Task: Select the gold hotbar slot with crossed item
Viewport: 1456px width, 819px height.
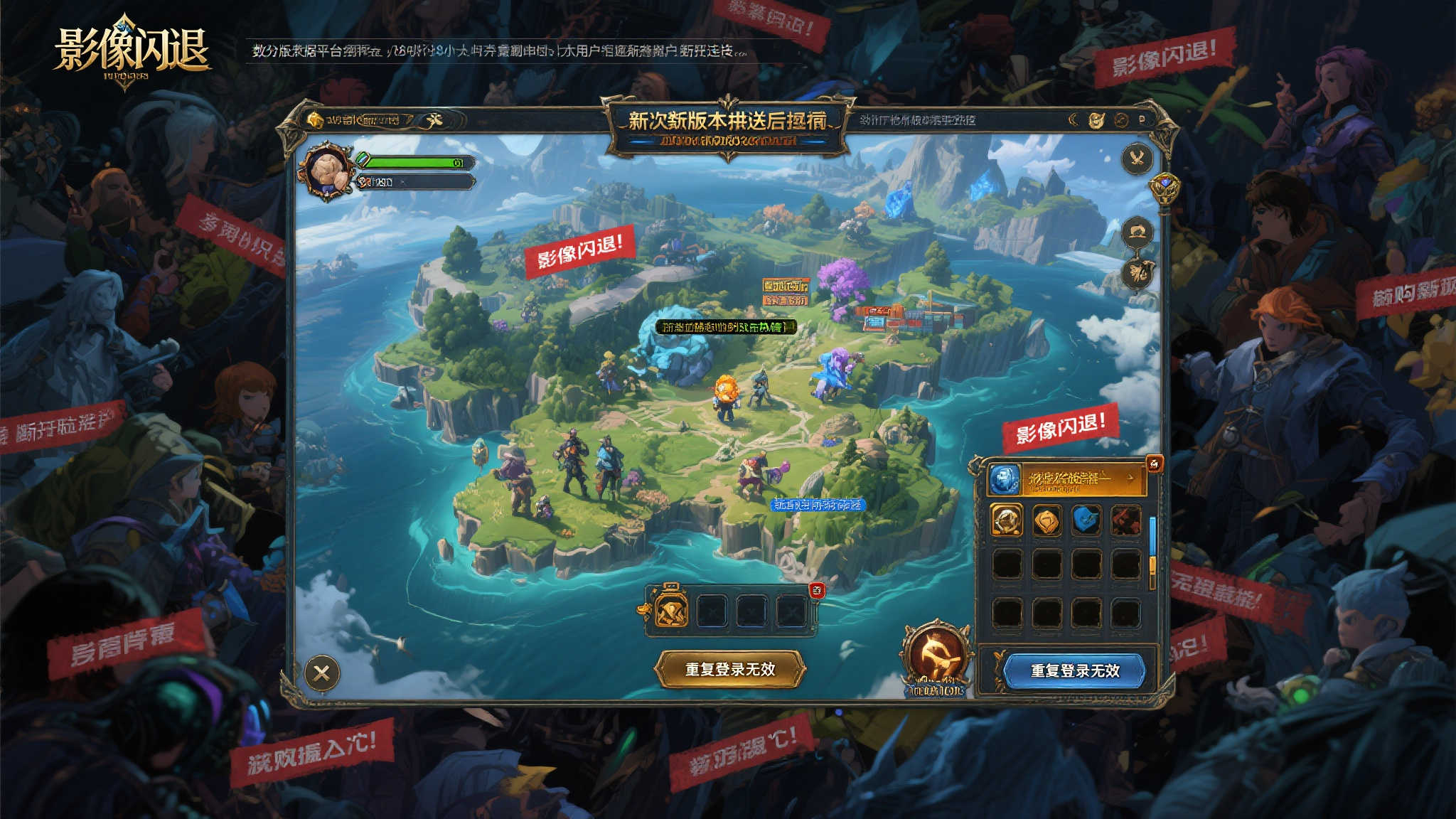Action: click(x=671, y=610)
